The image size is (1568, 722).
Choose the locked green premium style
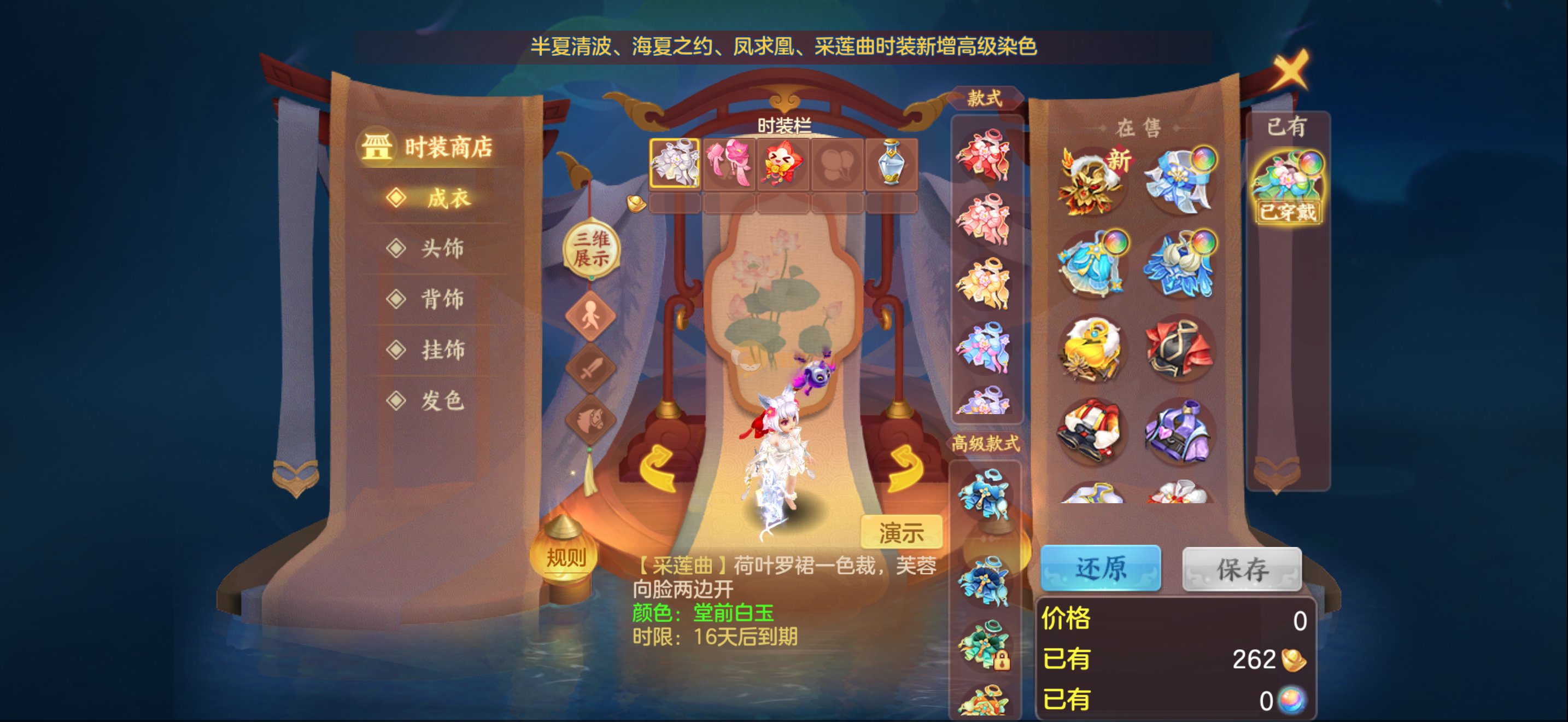point(984,645)
